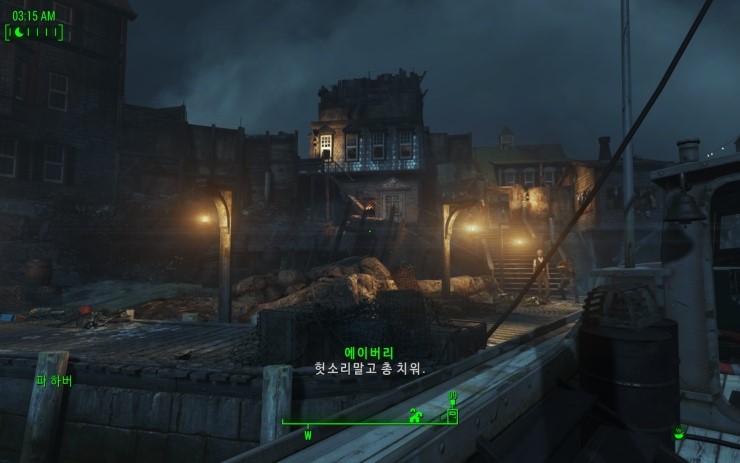
Task: Click the crescent moon day-night icon
Action: [18, 33]
